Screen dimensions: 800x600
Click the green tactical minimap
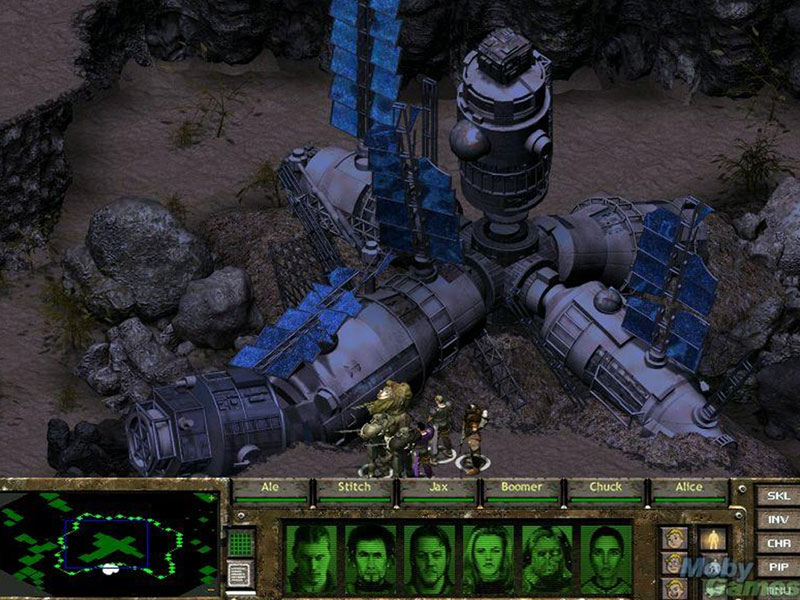pos(109,541)
